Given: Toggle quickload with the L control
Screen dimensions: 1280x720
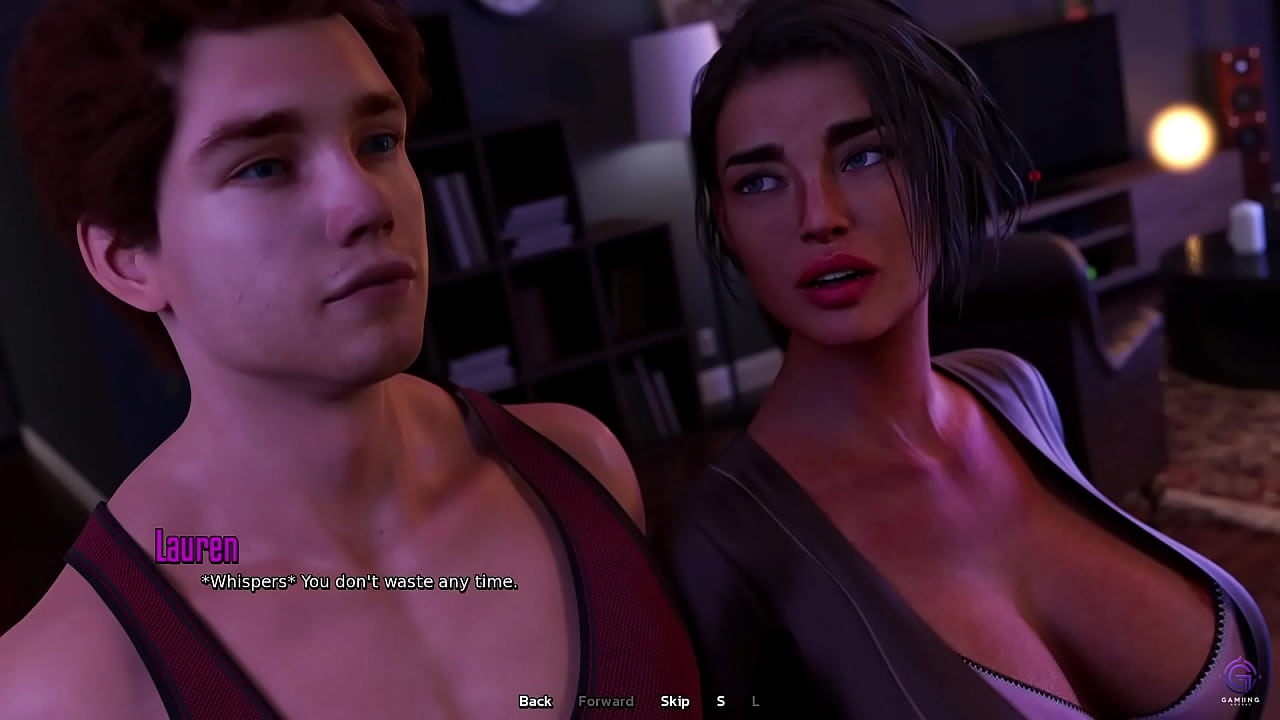Looking at the screenshot, I should 755,702.
